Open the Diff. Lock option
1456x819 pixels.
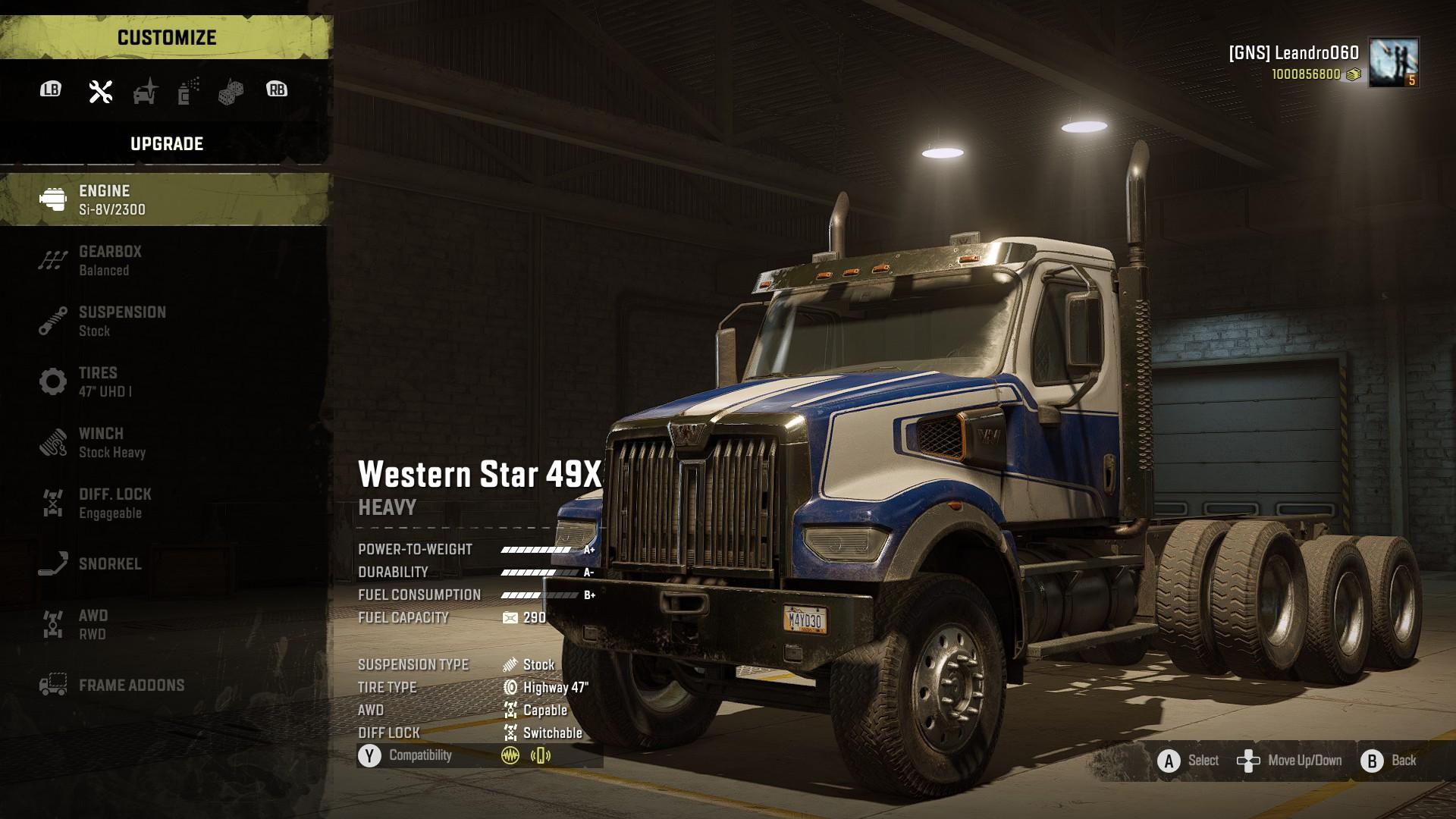[165, 503]
